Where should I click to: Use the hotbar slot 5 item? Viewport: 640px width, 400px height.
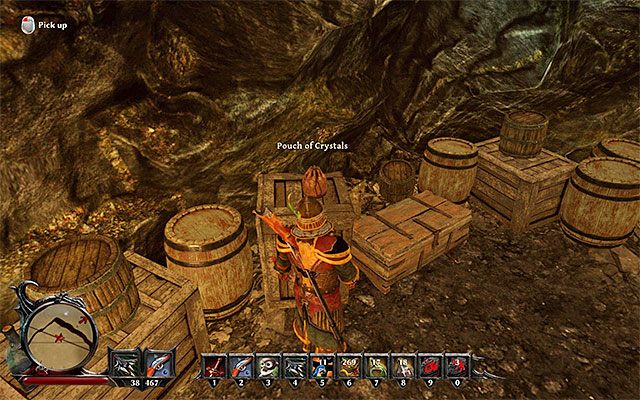click(320, 366)
